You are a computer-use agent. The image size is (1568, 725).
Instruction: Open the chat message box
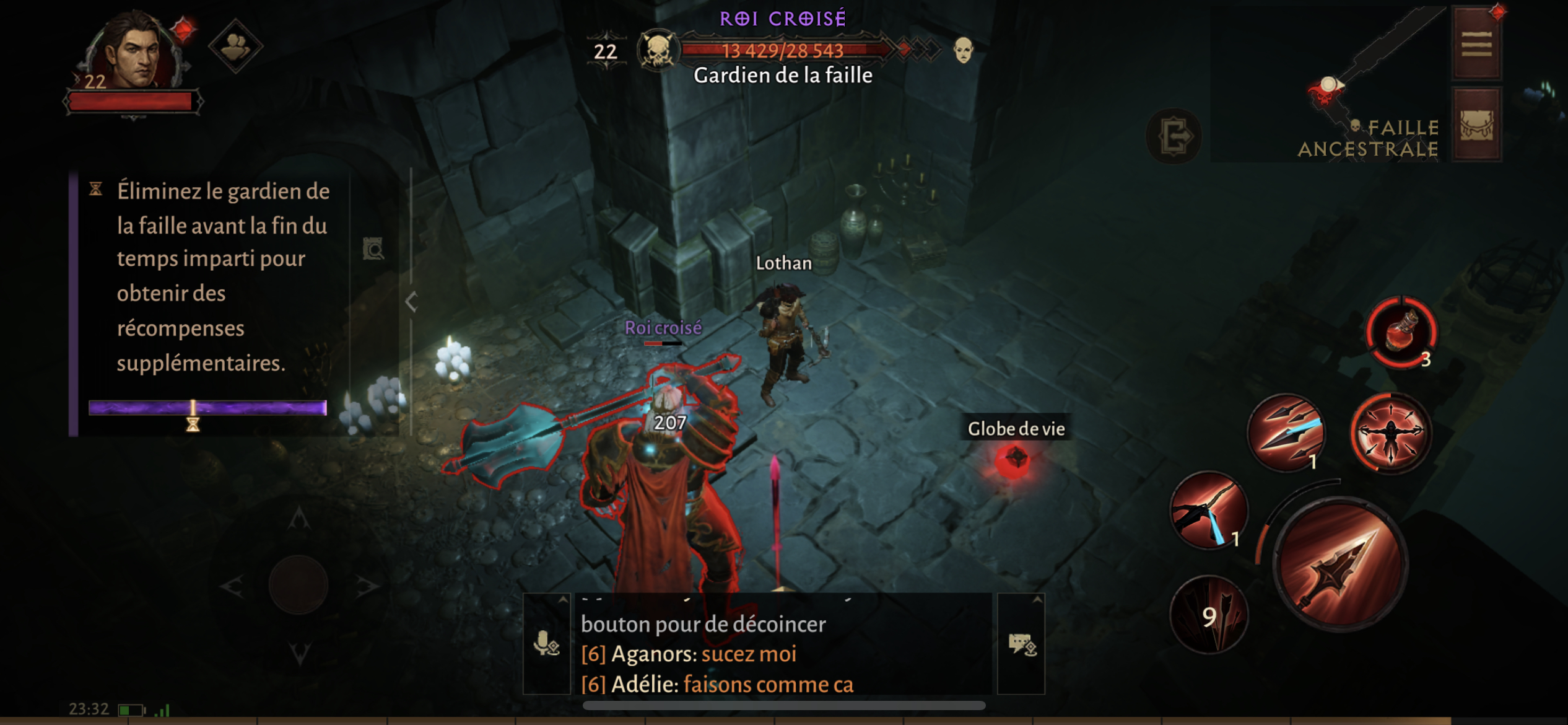click(783, 654)
